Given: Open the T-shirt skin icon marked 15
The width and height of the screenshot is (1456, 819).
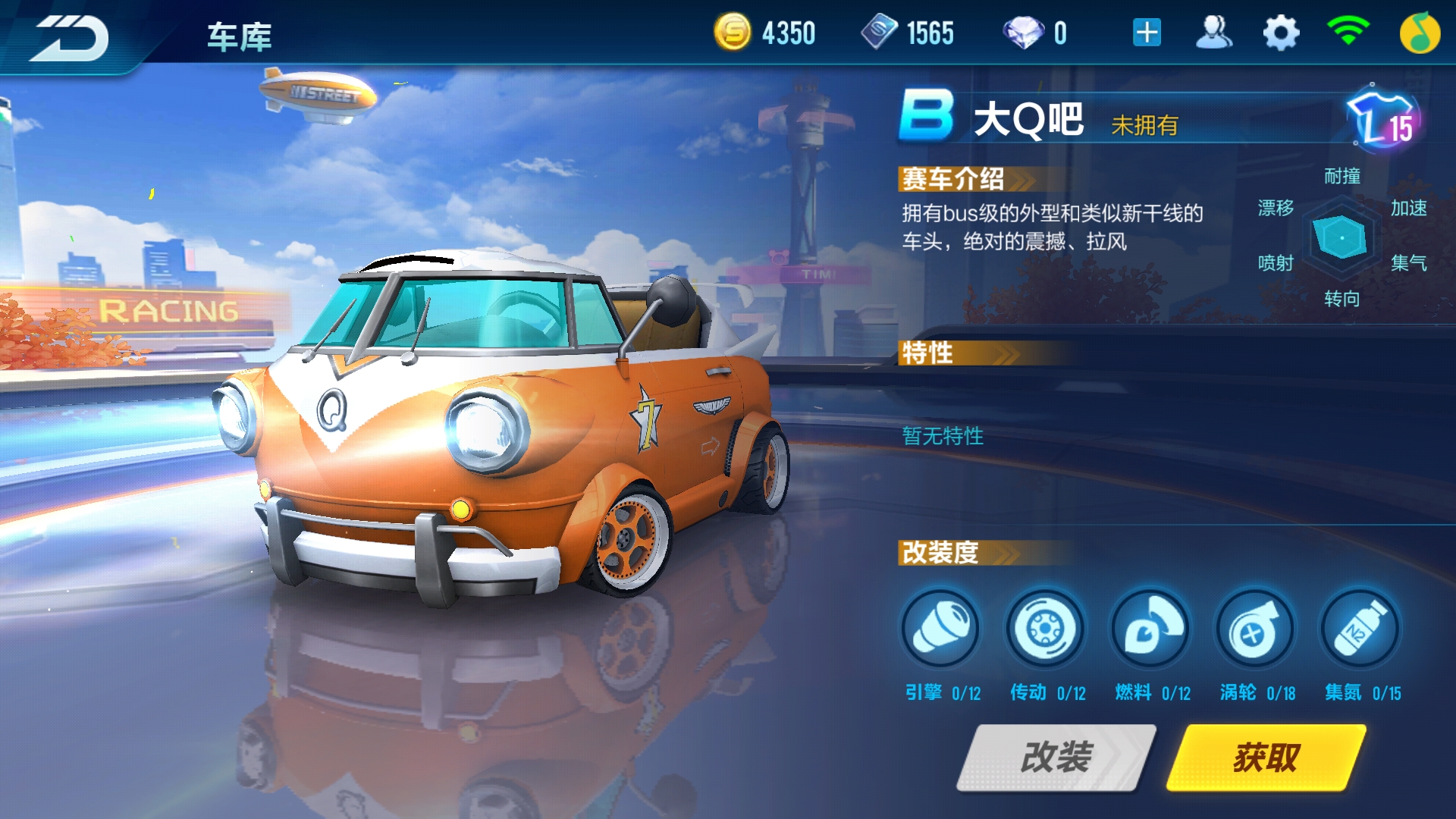Looking at the screenshot, I should 1382,121.
